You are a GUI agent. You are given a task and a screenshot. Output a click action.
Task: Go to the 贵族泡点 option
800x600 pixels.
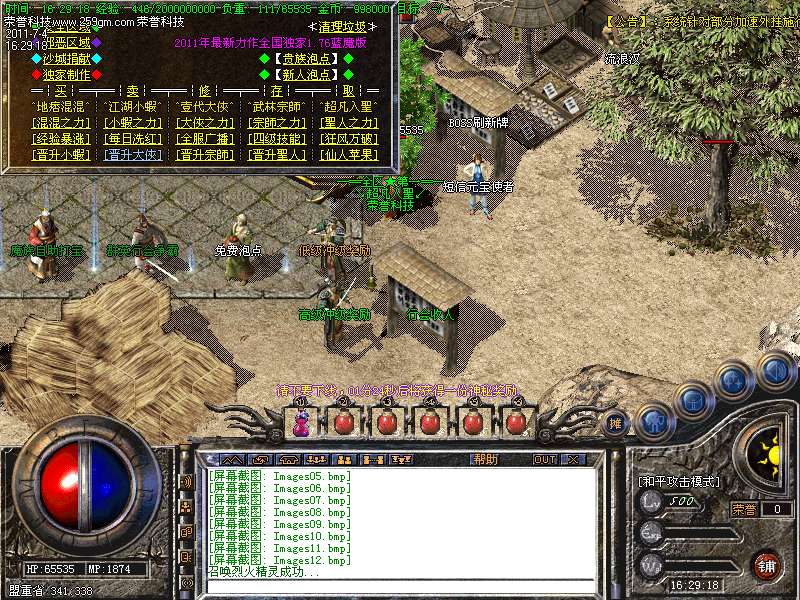click(x=307, y=59)
